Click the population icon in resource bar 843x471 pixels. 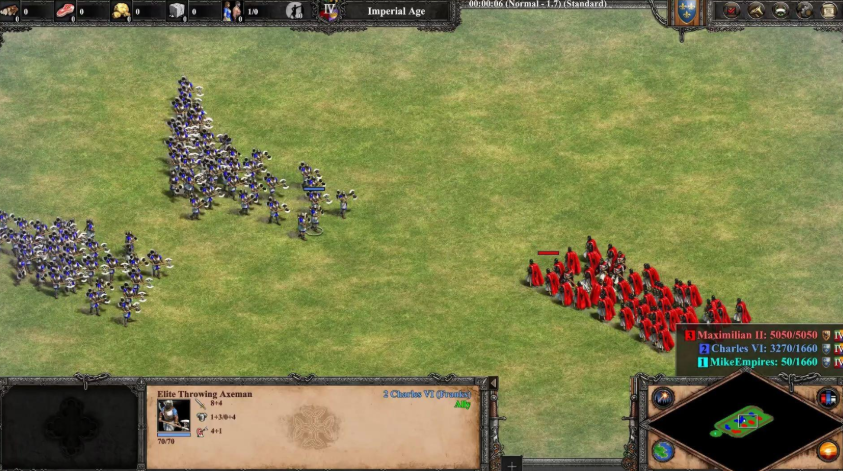click(x=233, y=11)
